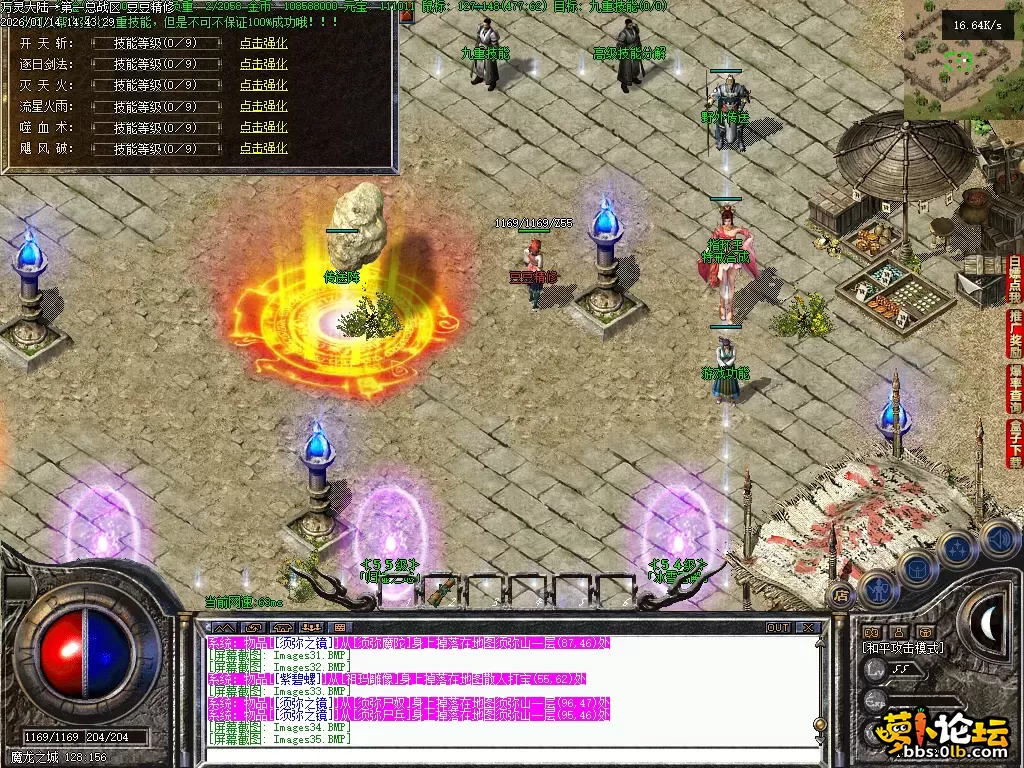Open the character figure orb button
This screenshot has height=768, width=1024.
tap(877, 589)
